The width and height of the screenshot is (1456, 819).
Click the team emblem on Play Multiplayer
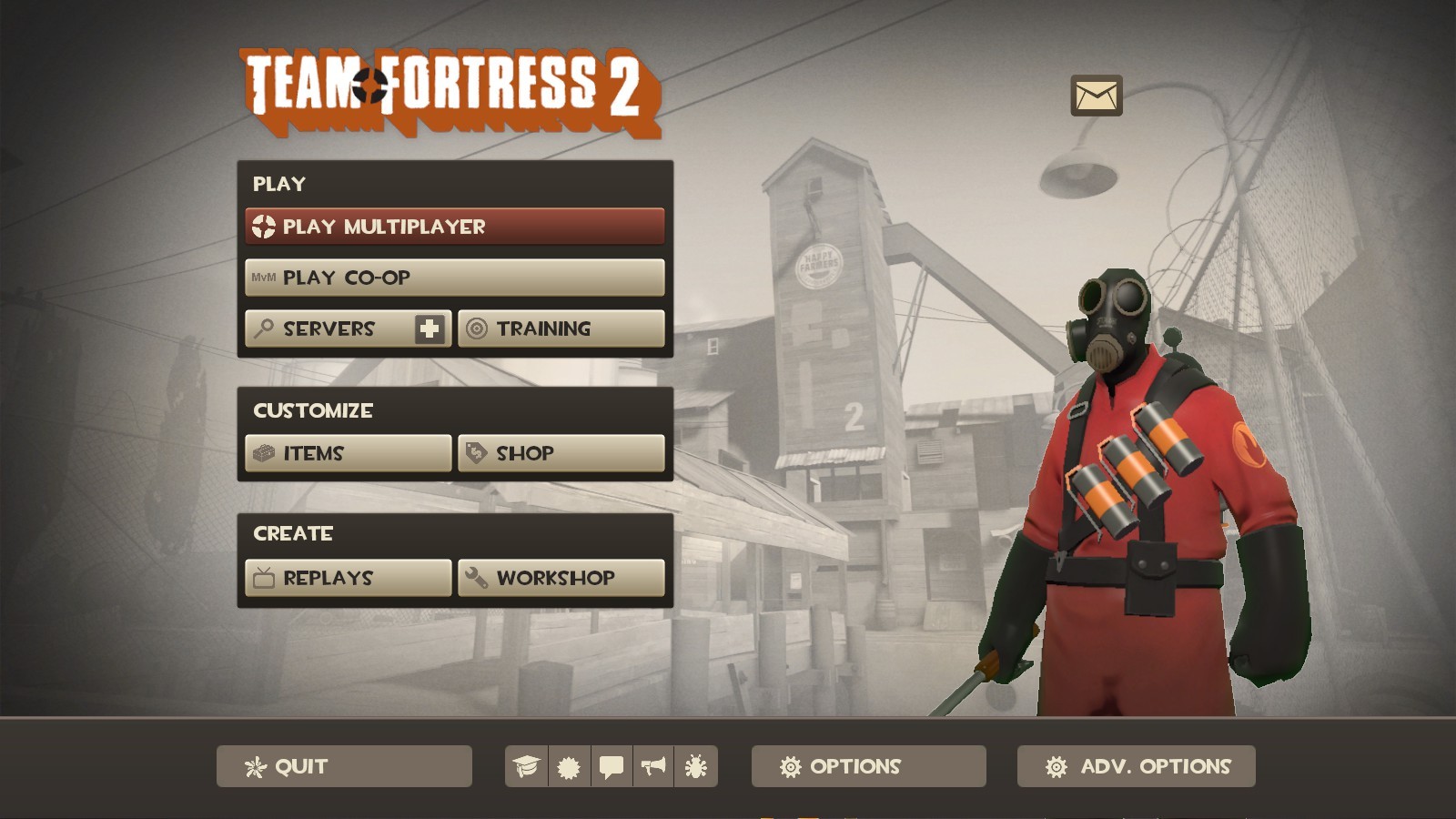click(x=264, y=226)
